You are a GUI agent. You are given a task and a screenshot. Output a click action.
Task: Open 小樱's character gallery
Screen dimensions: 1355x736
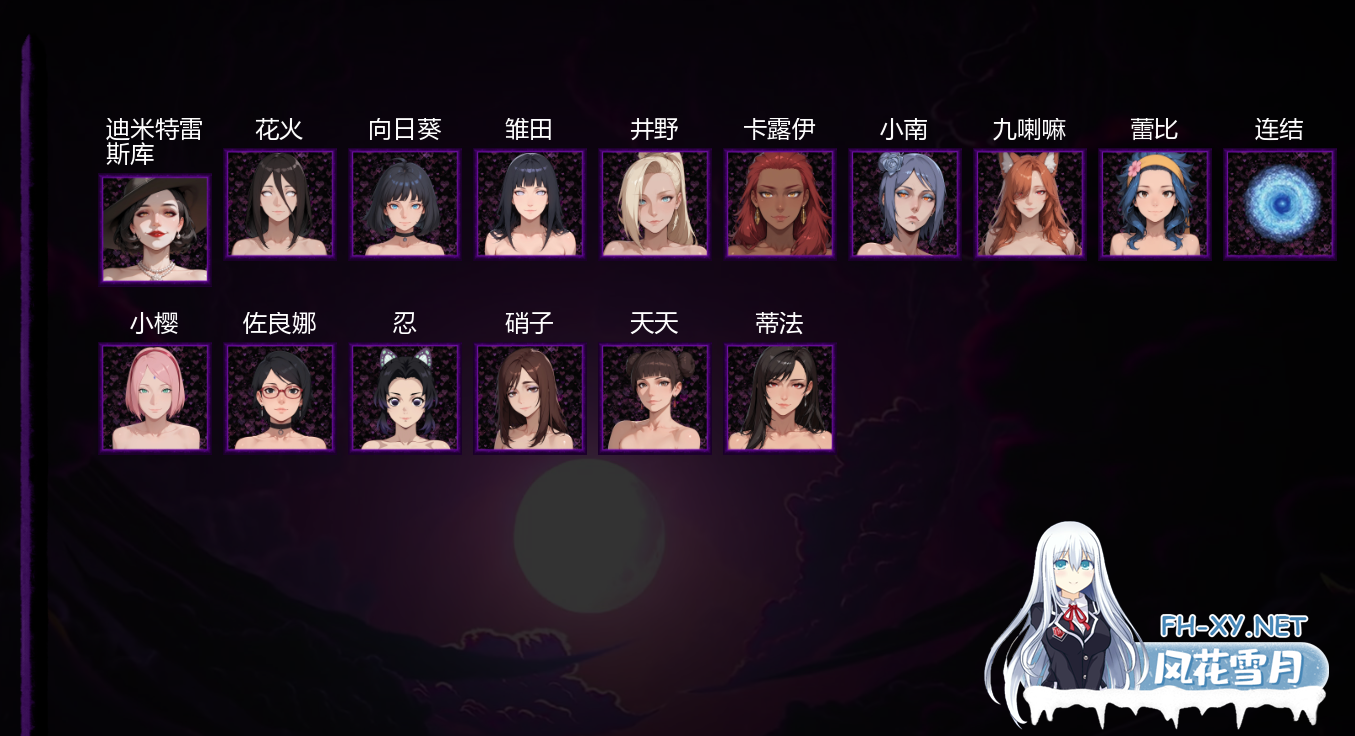155,398
